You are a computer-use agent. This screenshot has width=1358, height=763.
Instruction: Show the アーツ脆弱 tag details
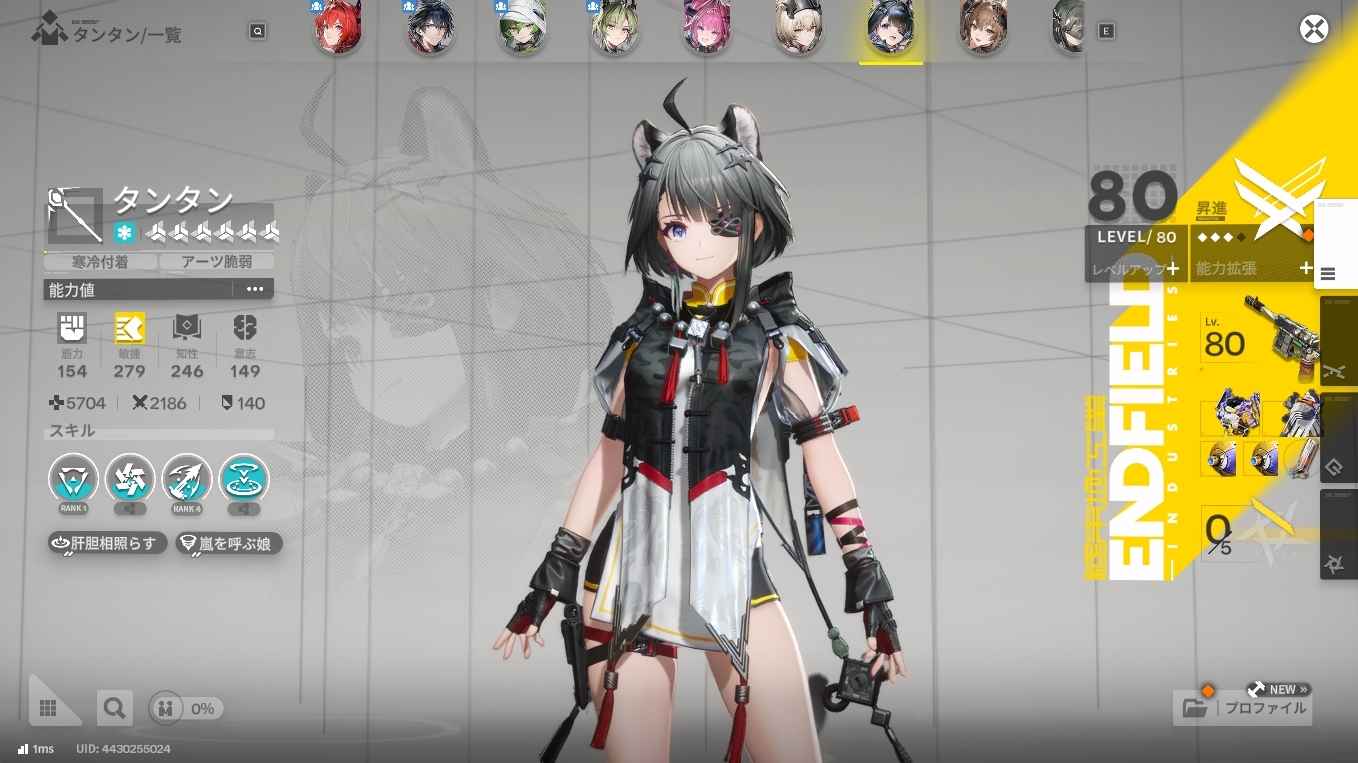(217, 262)
